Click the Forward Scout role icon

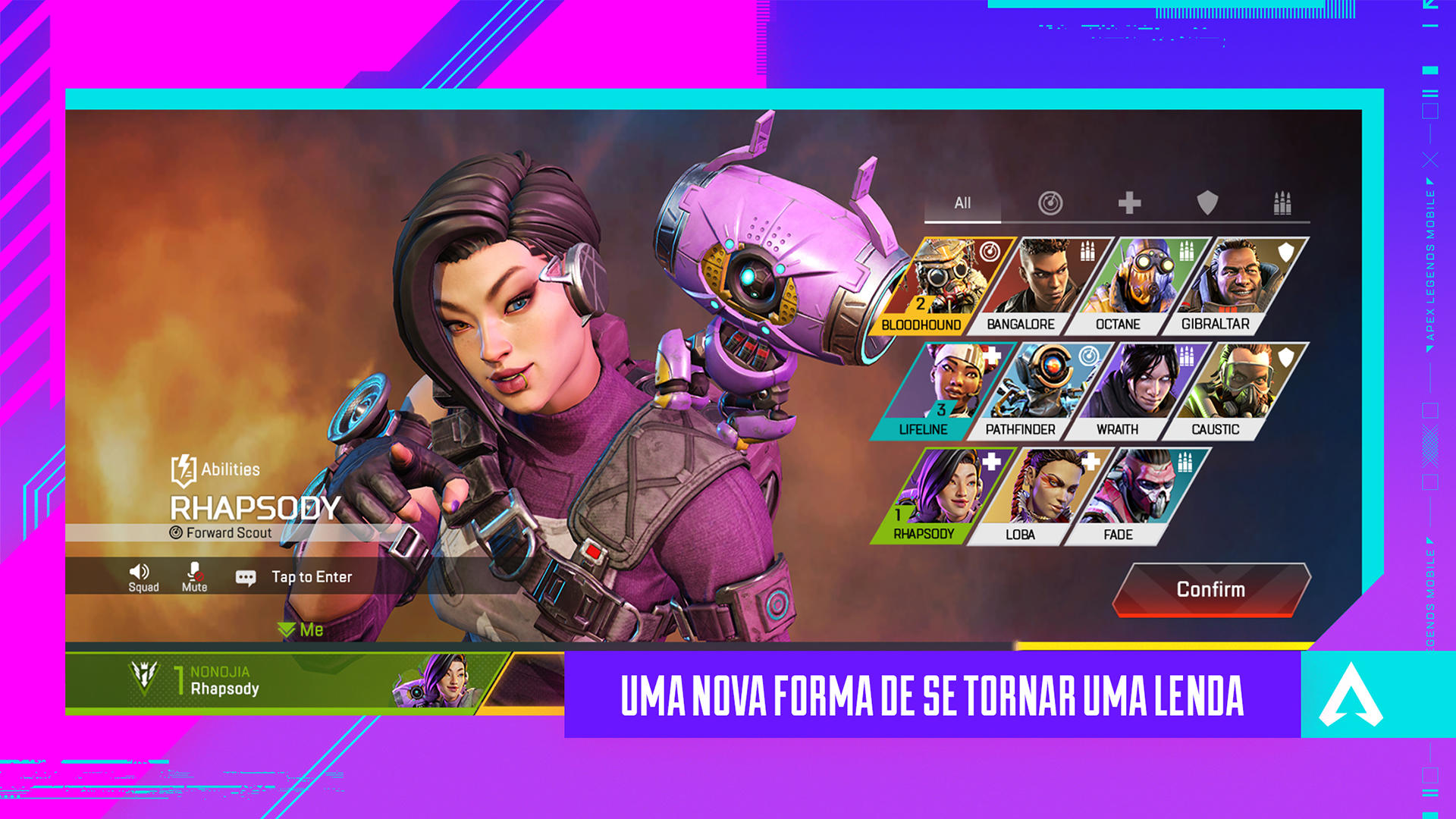point(176,533)
